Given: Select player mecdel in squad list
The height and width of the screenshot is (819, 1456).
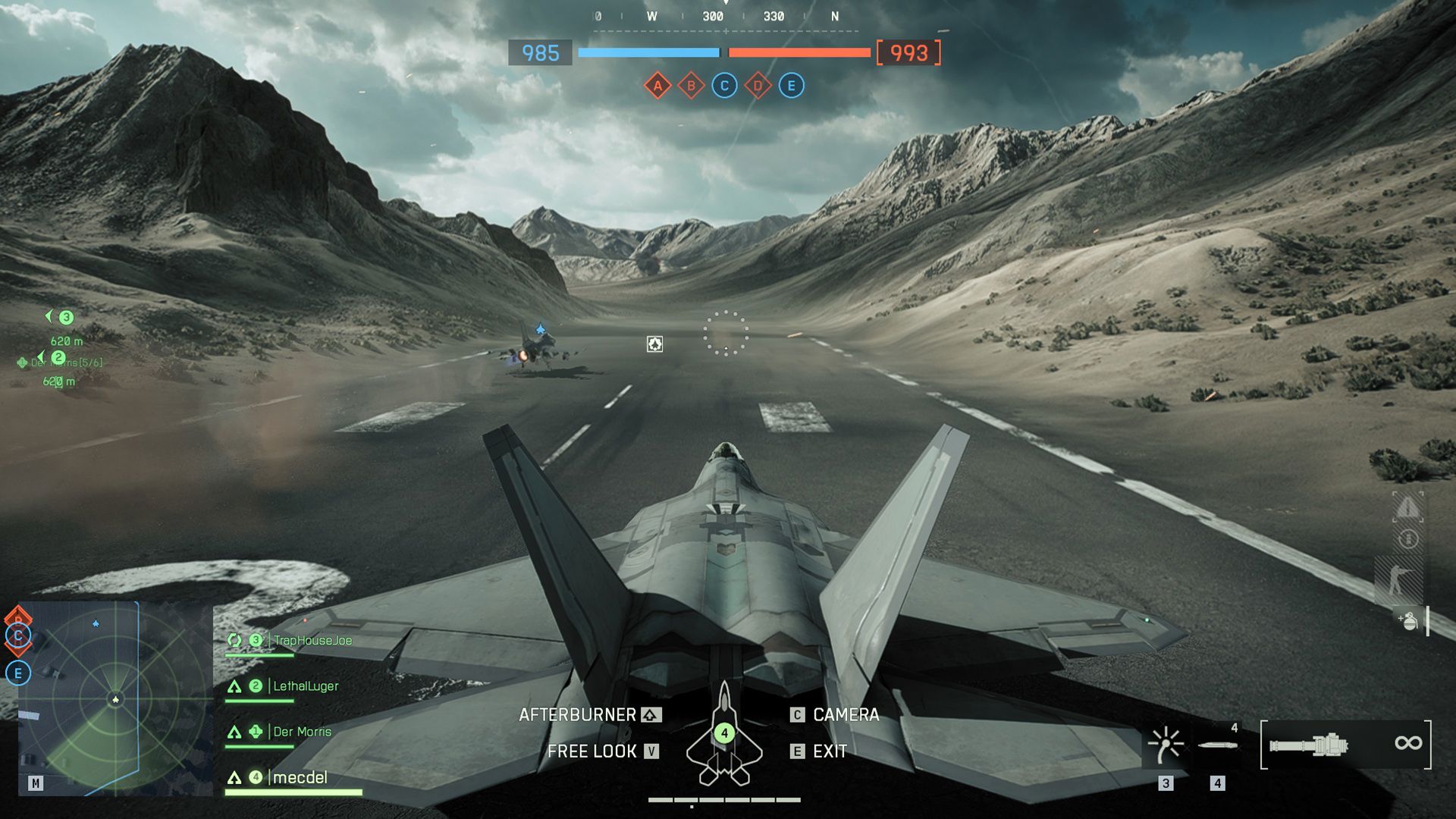Looking at the screenshot, I should coord(300,777).
